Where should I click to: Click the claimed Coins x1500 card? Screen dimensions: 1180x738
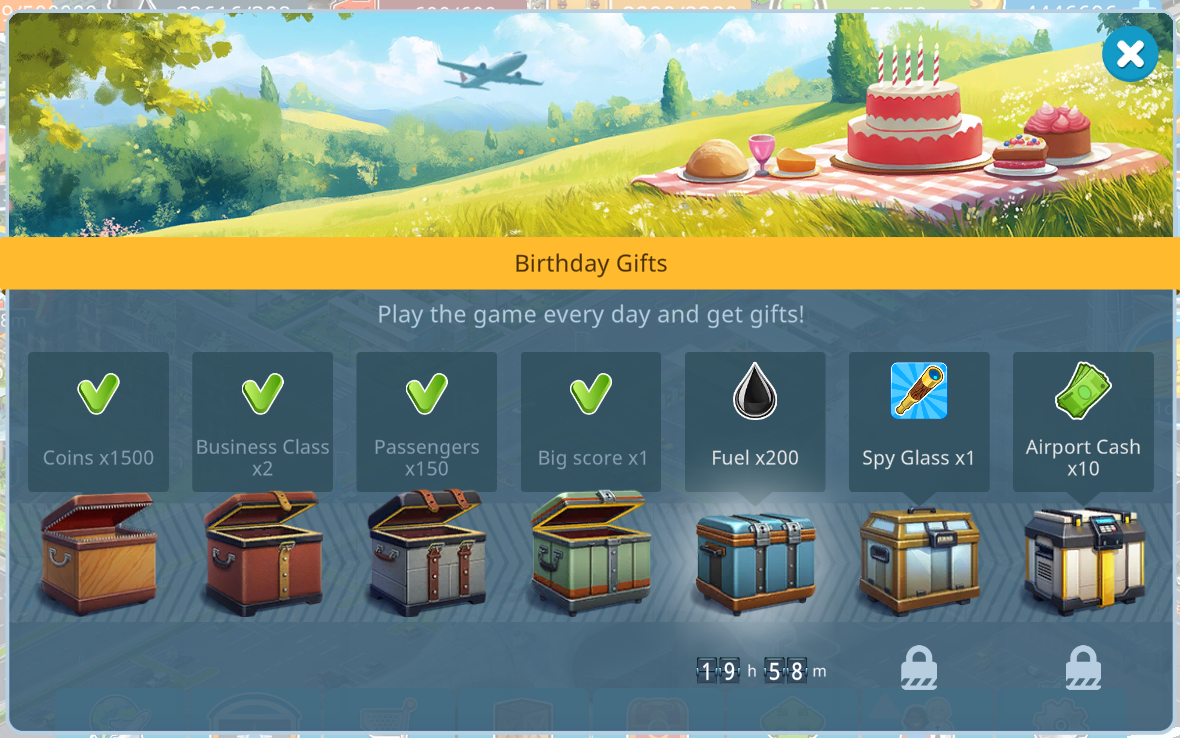click(98, 421)
